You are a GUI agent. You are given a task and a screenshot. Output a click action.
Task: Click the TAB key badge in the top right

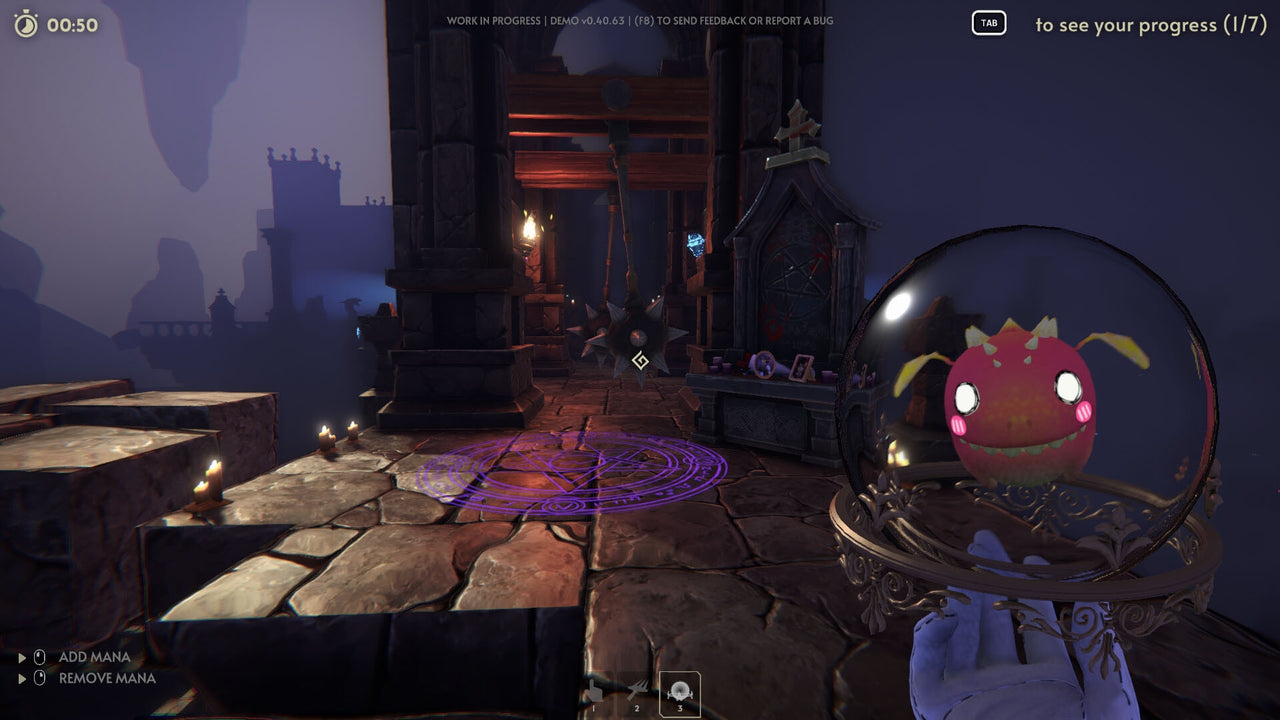[988, 23]
